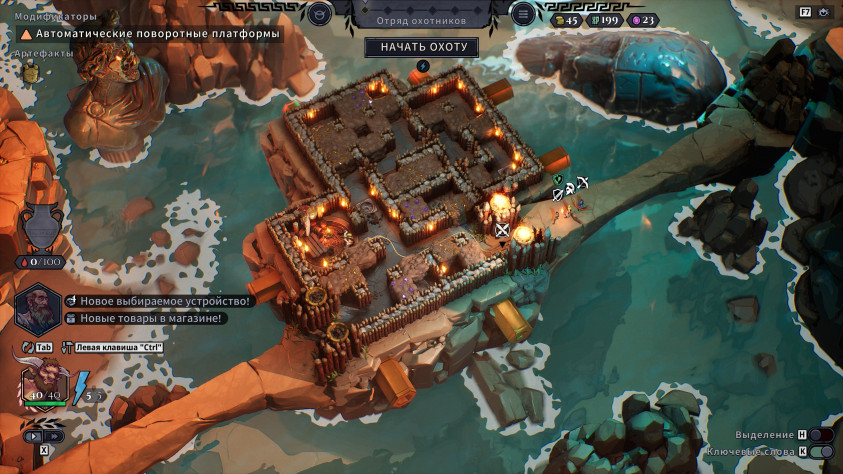Open the round mask icon in the top bar
The image size is (843, 474).
pyautogui.click(x=319, y=13)
